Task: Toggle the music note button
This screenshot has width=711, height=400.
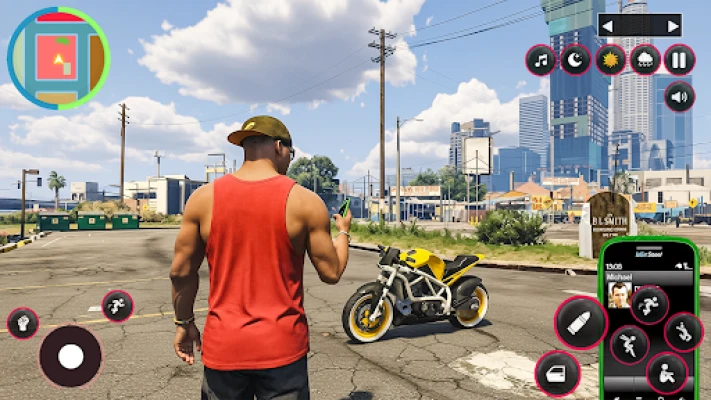Action: click(x=541, y=60)
